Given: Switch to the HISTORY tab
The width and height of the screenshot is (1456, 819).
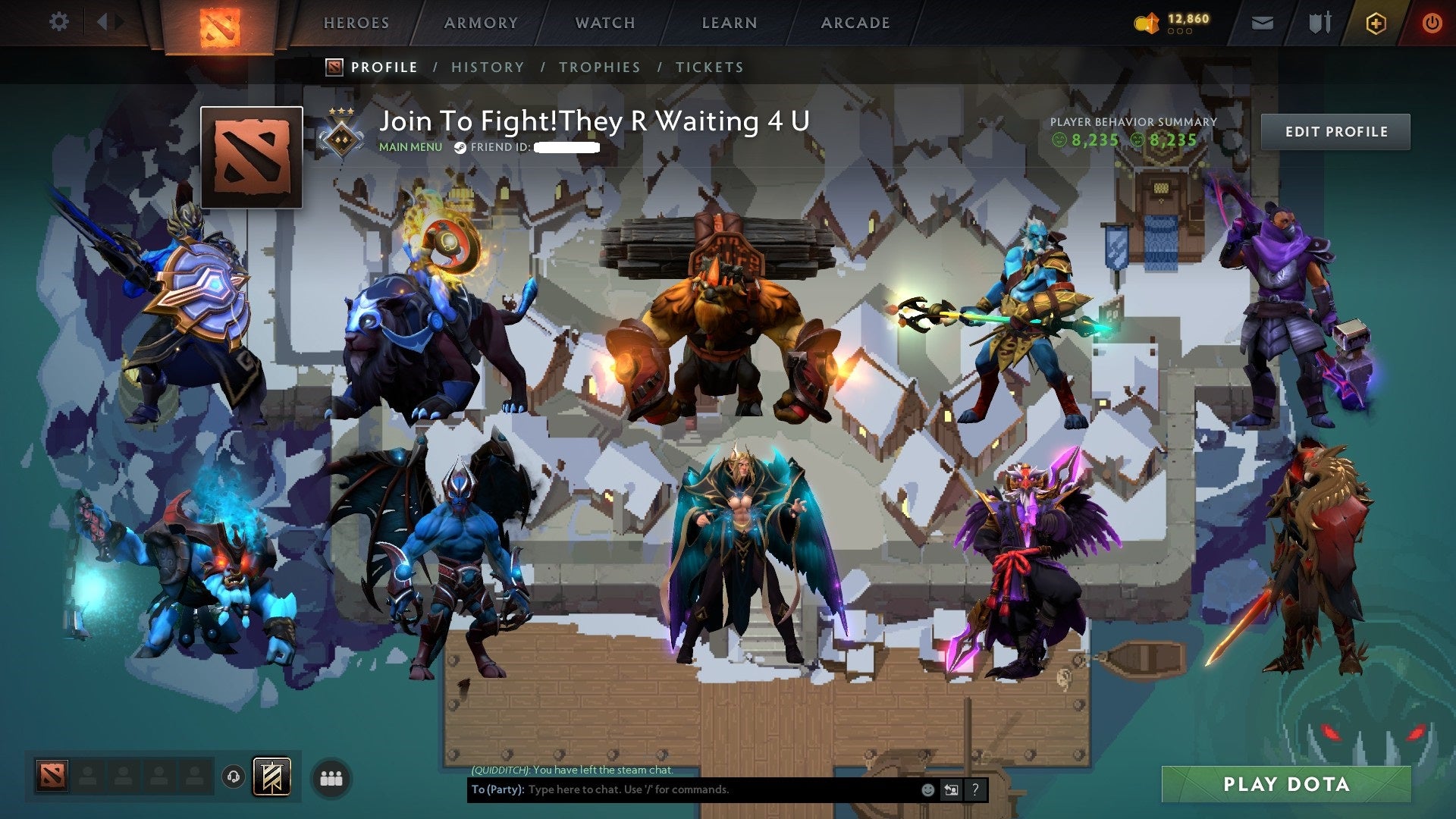Looking at the screenshot, I should [488, 67].
